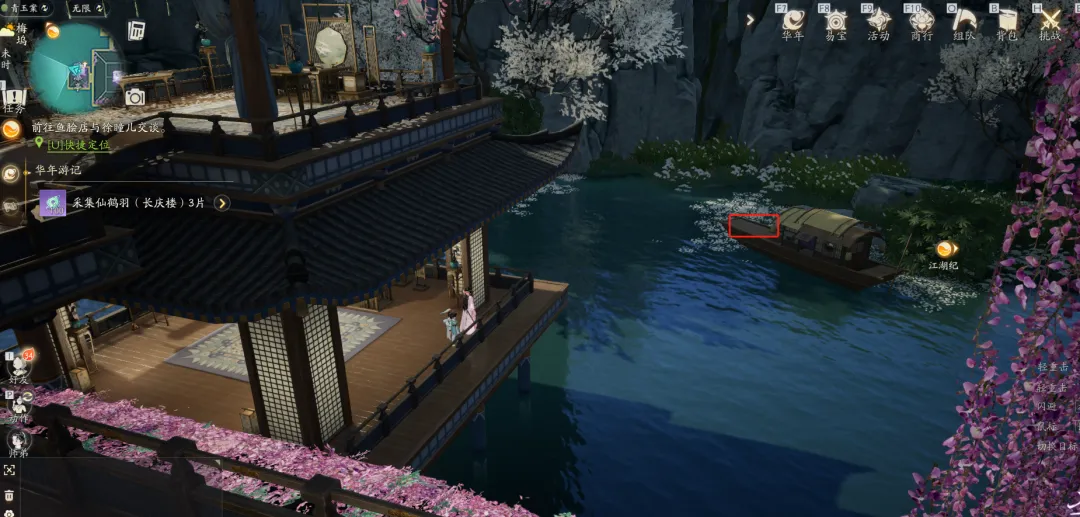Open the 易宝 trading icon
Viewport: 1080px width, 517px height.
pos(835,20)
